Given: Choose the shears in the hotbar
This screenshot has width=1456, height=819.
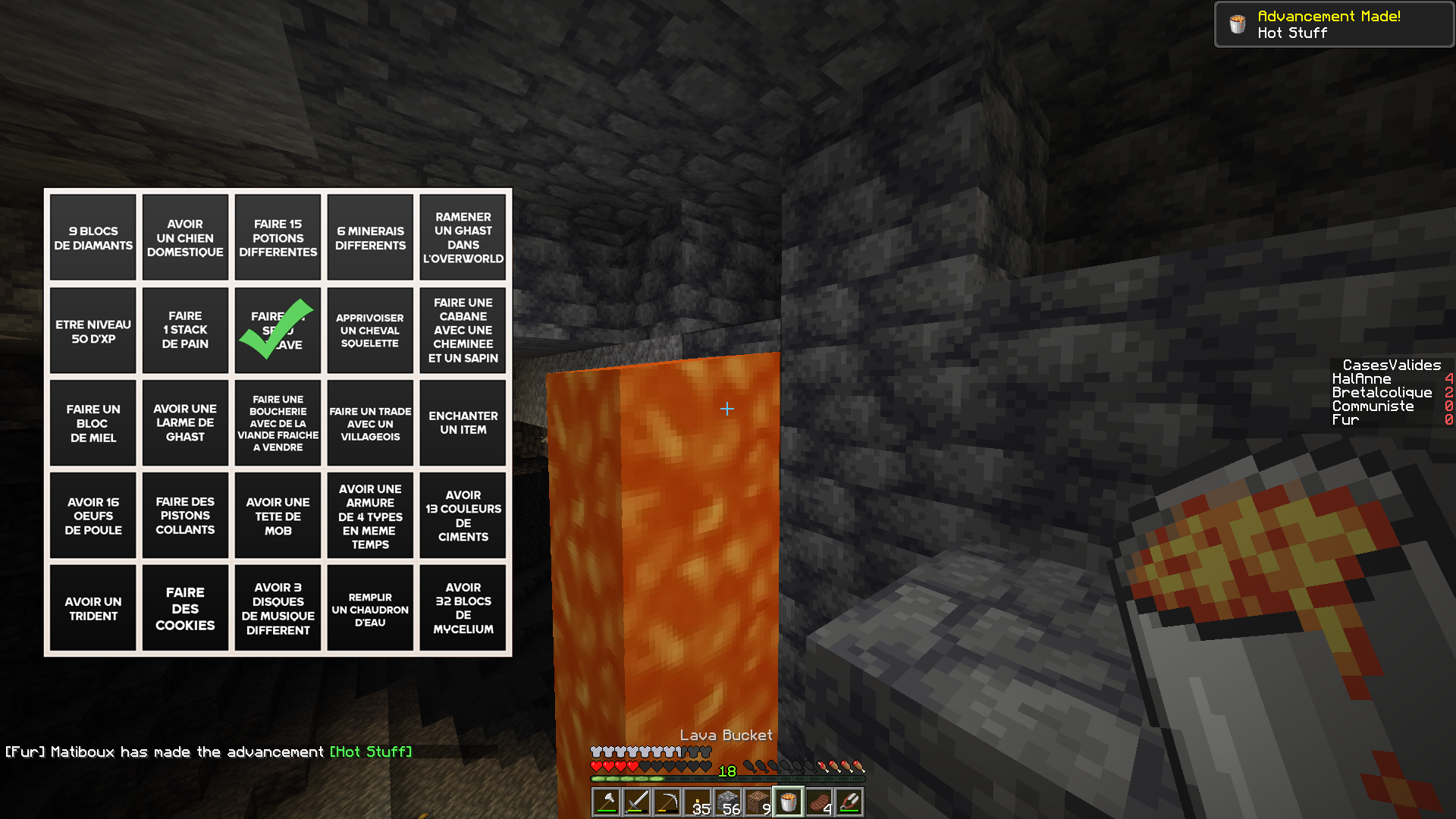Looking at the screenshot, I should pyautogui.click(x=849, y=802).
